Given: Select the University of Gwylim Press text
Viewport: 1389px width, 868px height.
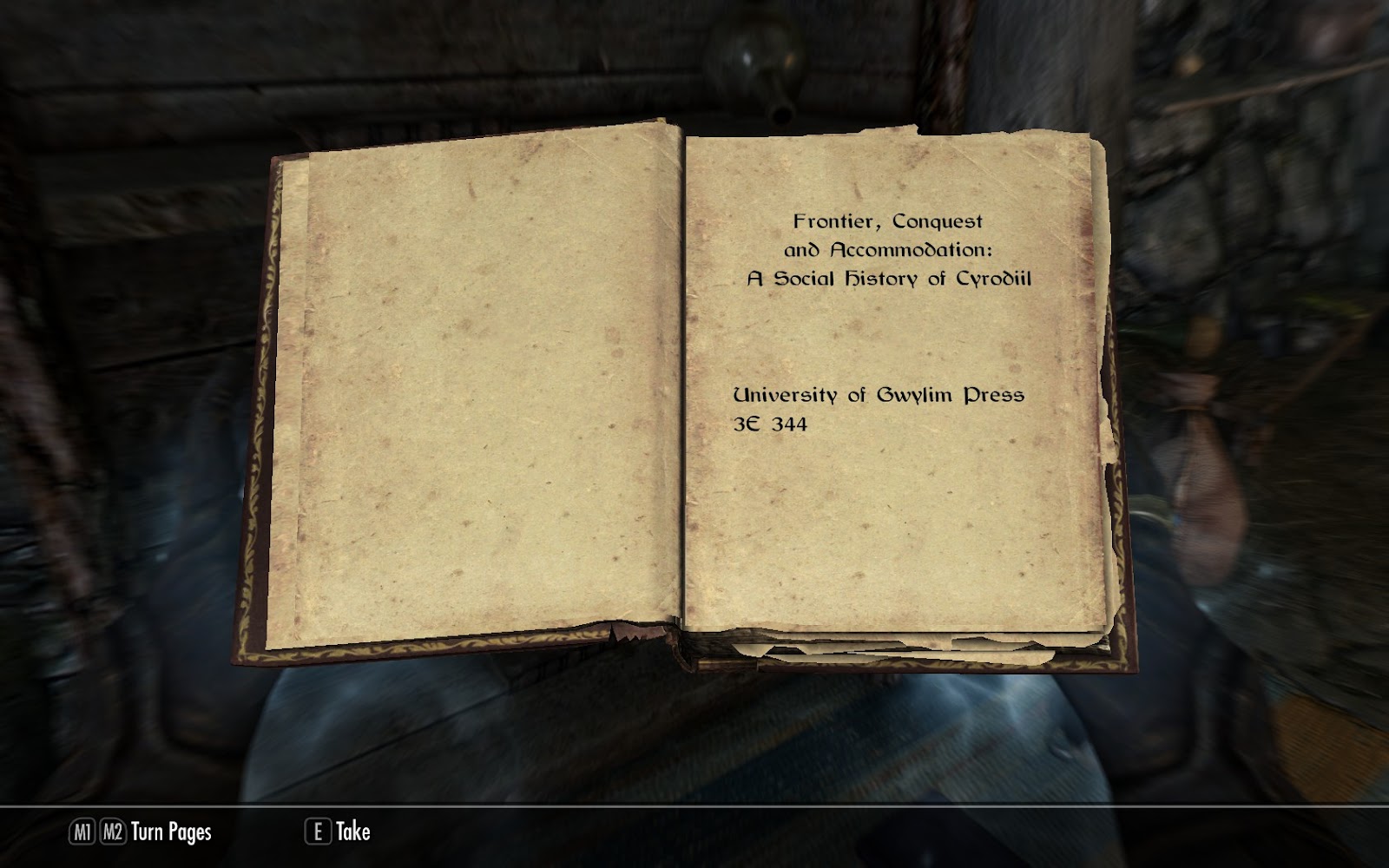Looking at the screenshot, I should click(x=879, y=396).
